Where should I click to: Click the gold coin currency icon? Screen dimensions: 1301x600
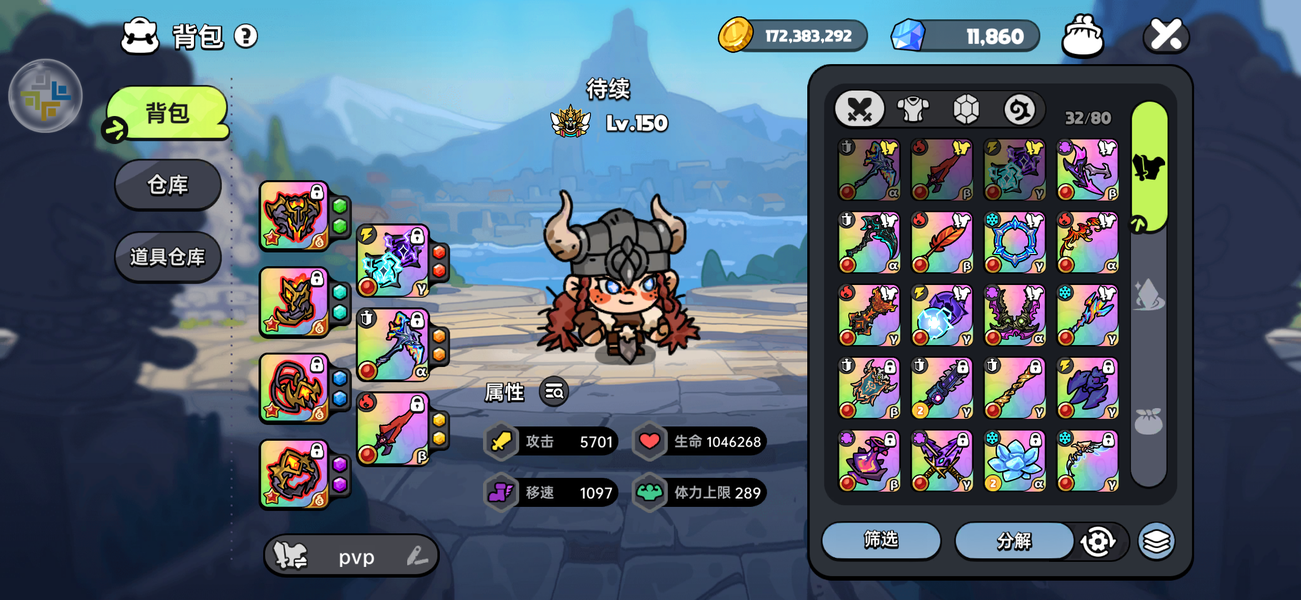(x=736, y=35)
